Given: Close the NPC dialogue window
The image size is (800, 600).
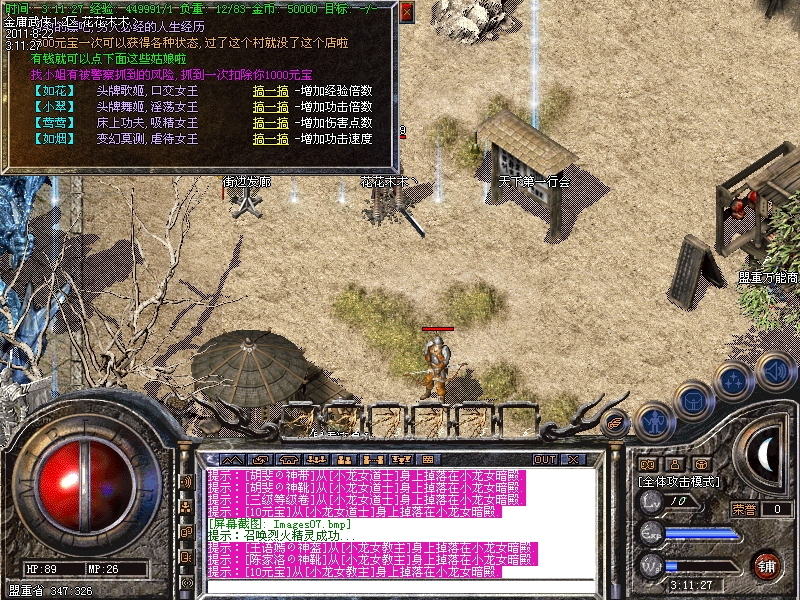Looking at the screenshot, I should pos(406,13).
